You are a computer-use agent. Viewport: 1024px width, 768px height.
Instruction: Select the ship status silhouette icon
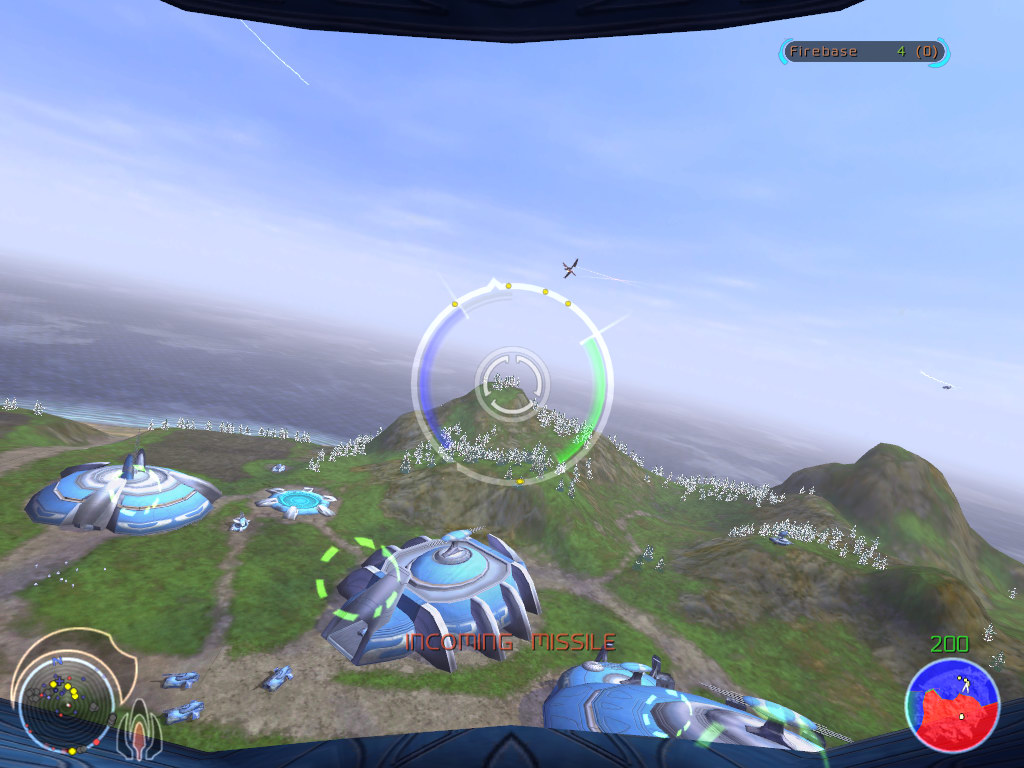tap(137, 735)
